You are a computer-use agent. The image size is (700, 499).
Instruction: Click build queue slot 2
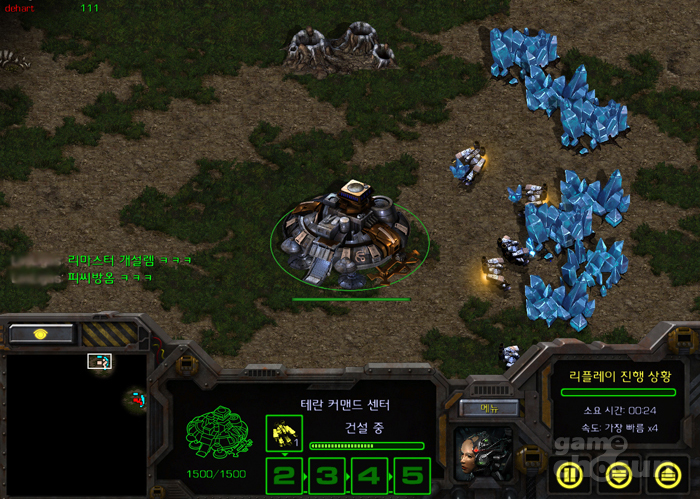(285, 474)
